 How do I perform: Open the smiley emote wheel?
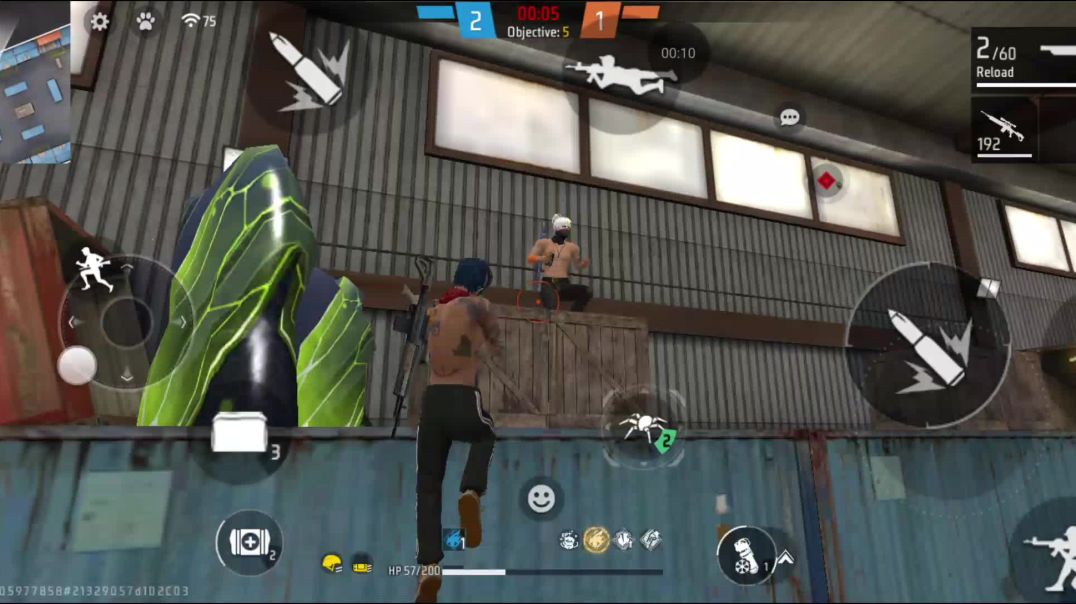click(541, 498)
